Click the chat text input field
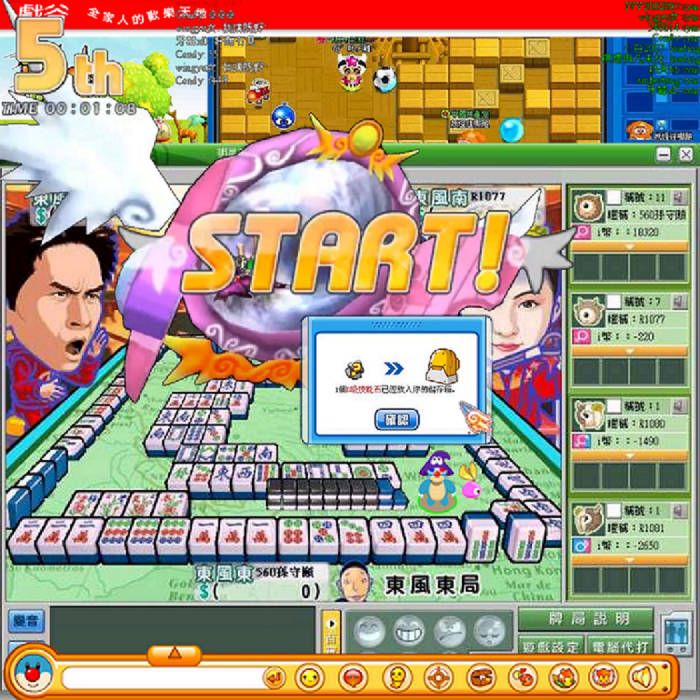This screenshot has width=700, height=700. (x=160, y=678)
